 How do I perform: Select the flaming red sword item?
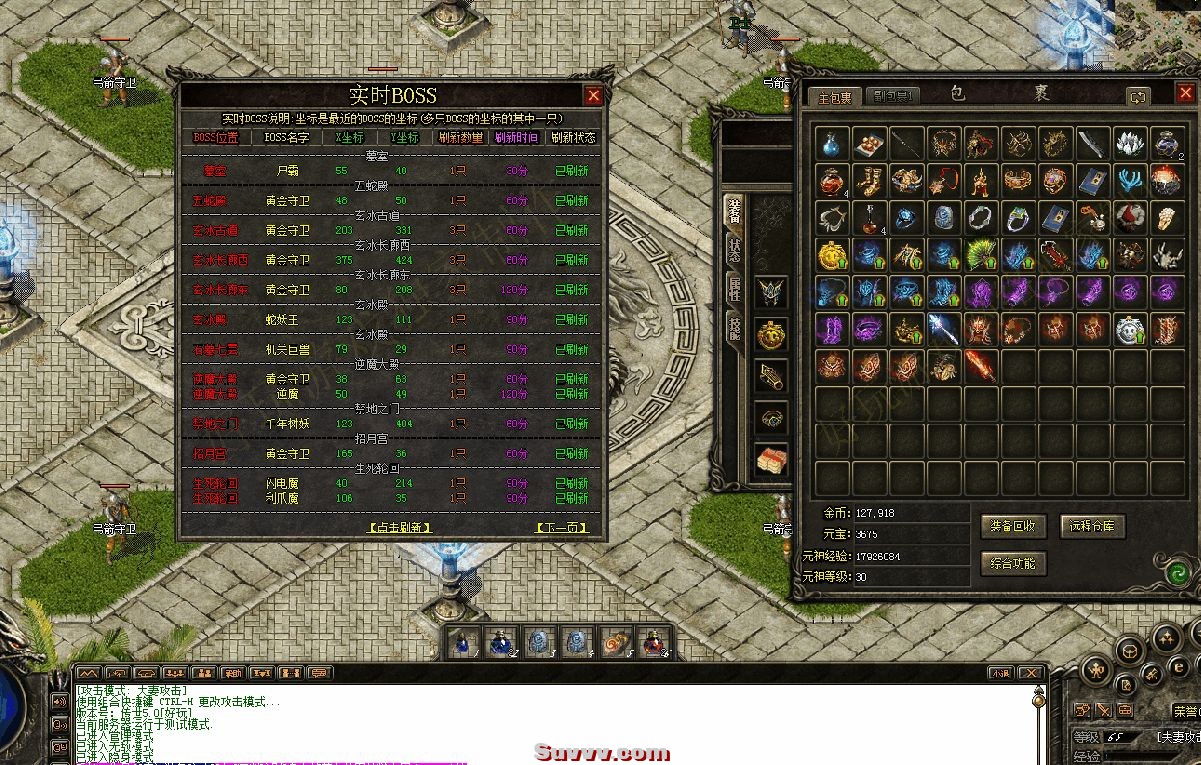point(981,366)
